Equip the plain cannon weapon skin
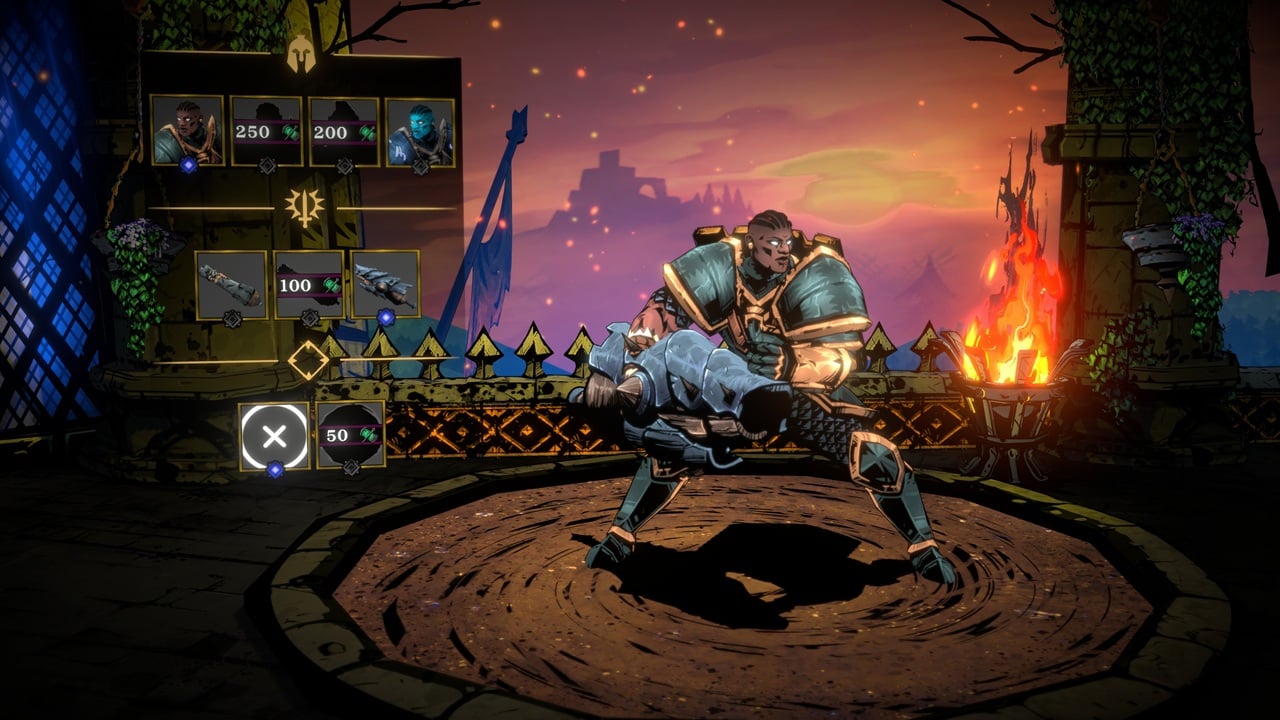The width and height of the screenshot is (1280, 720). click(231, 285)
